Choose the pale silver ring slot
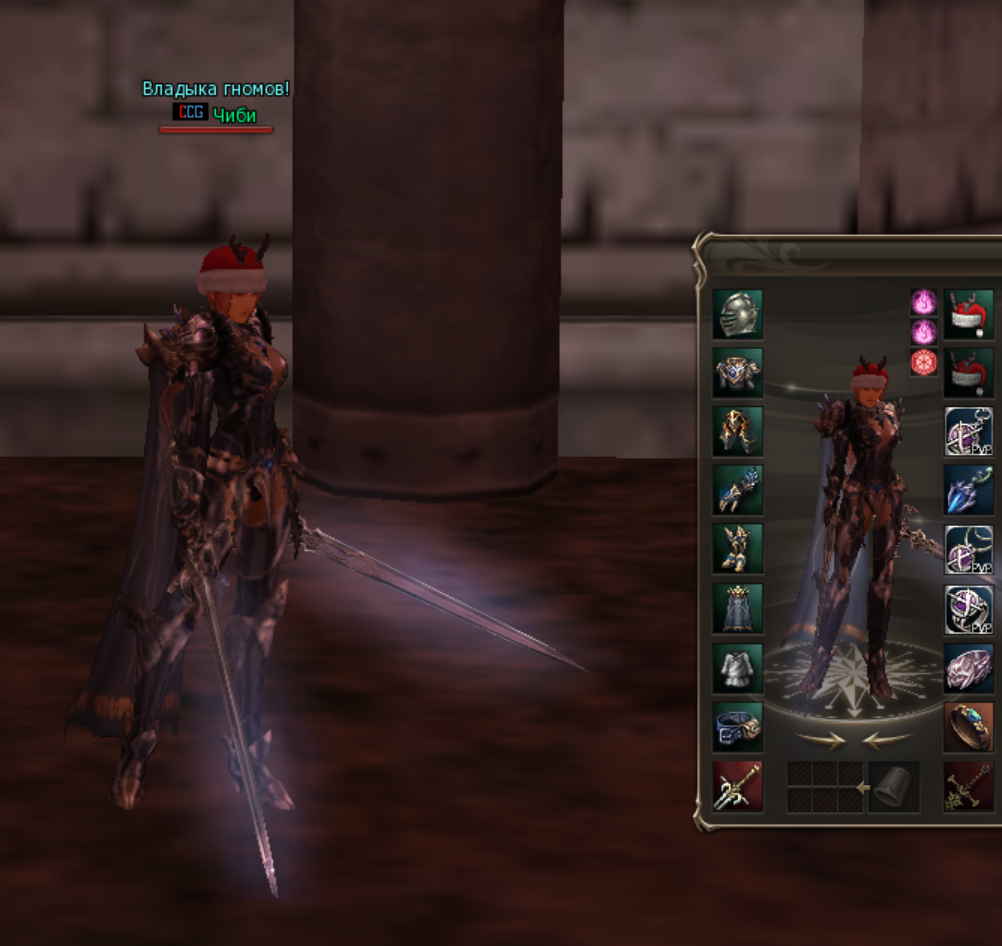This screenshot has width=1002, height=946. 968,667
